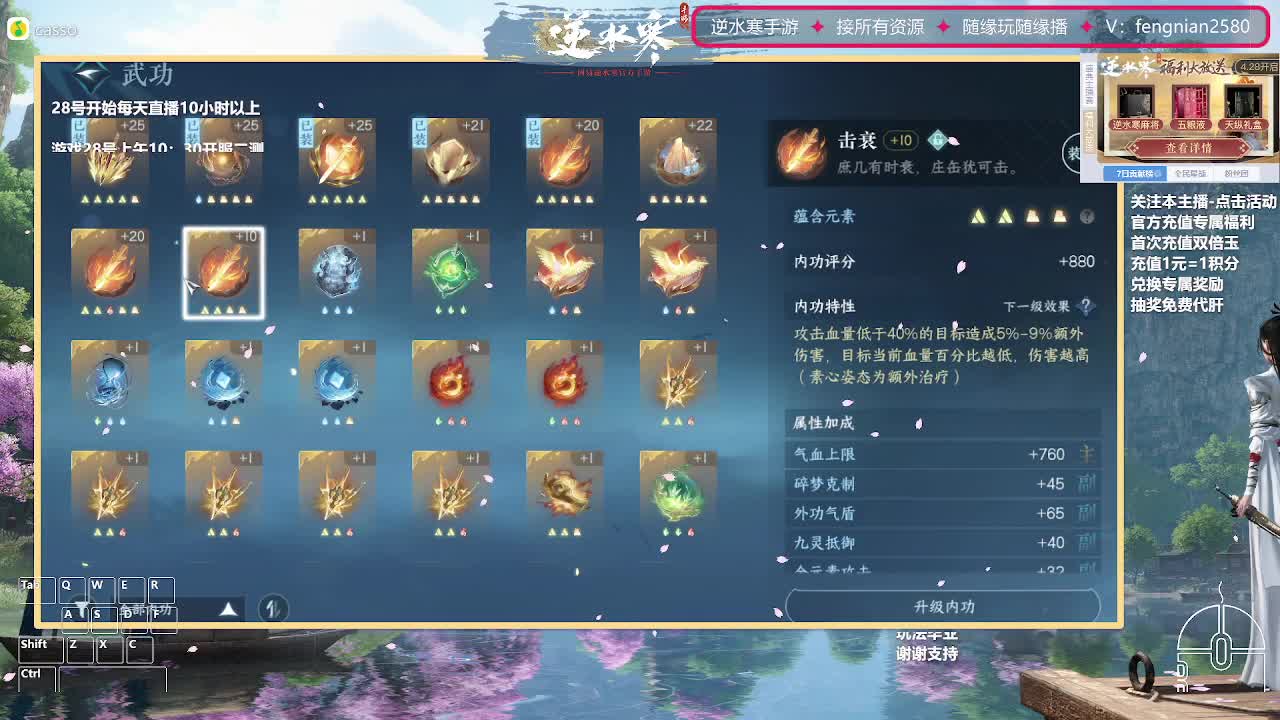Viewport: 1280px width, 720px height.
Task: Select a golden element triangle under 蕴合元素
Action: 979,217
